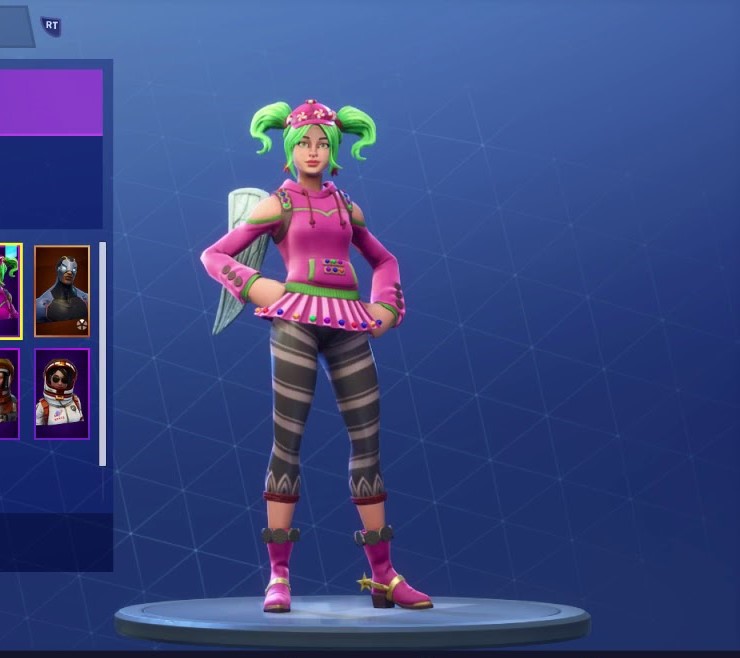Select the masked dark-armored outfit thumbnail
Screen dimensions: 740x658
tap(62, 291)
